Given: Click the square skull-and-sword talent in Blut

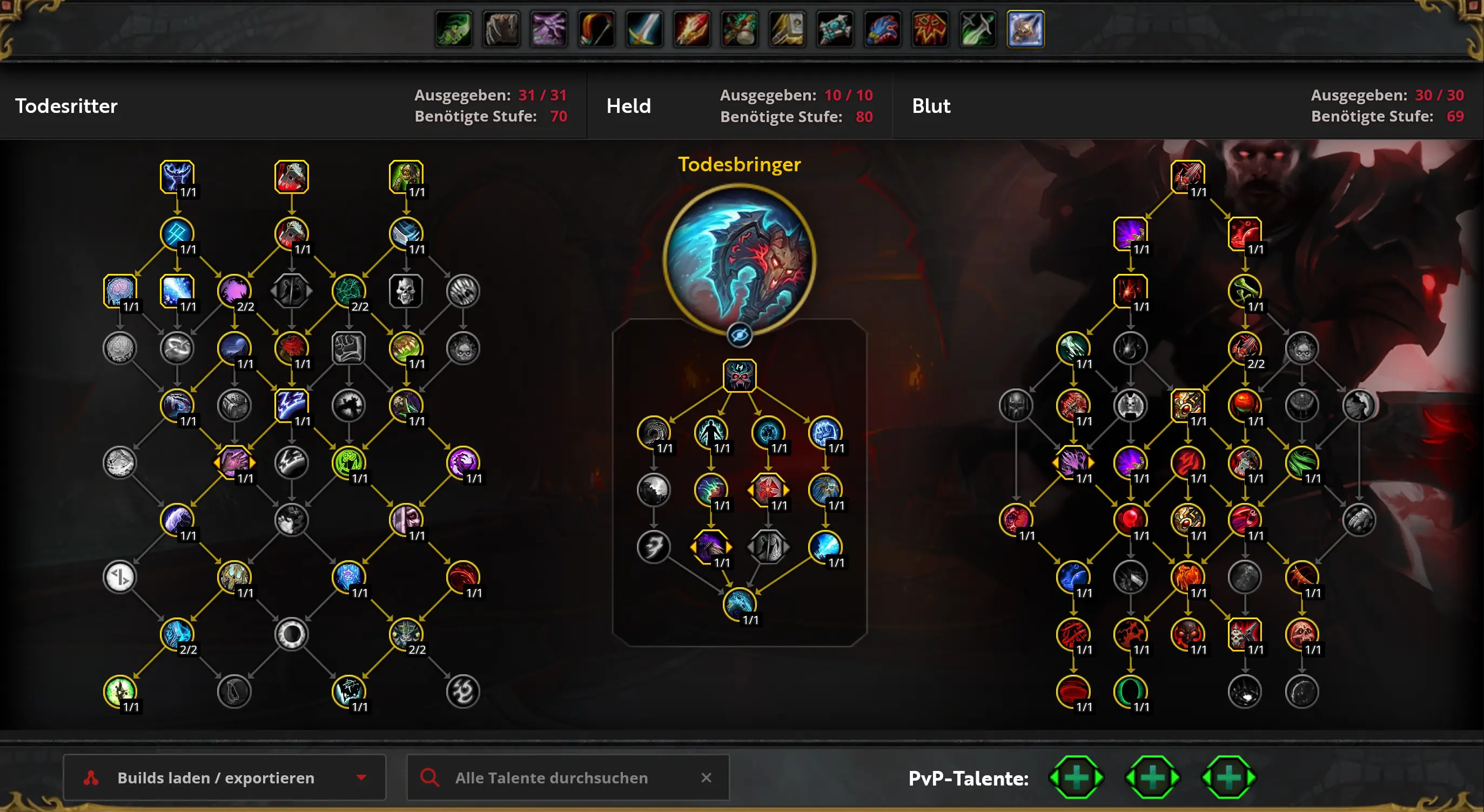Looking at the screenshot, I should 1244,634.
